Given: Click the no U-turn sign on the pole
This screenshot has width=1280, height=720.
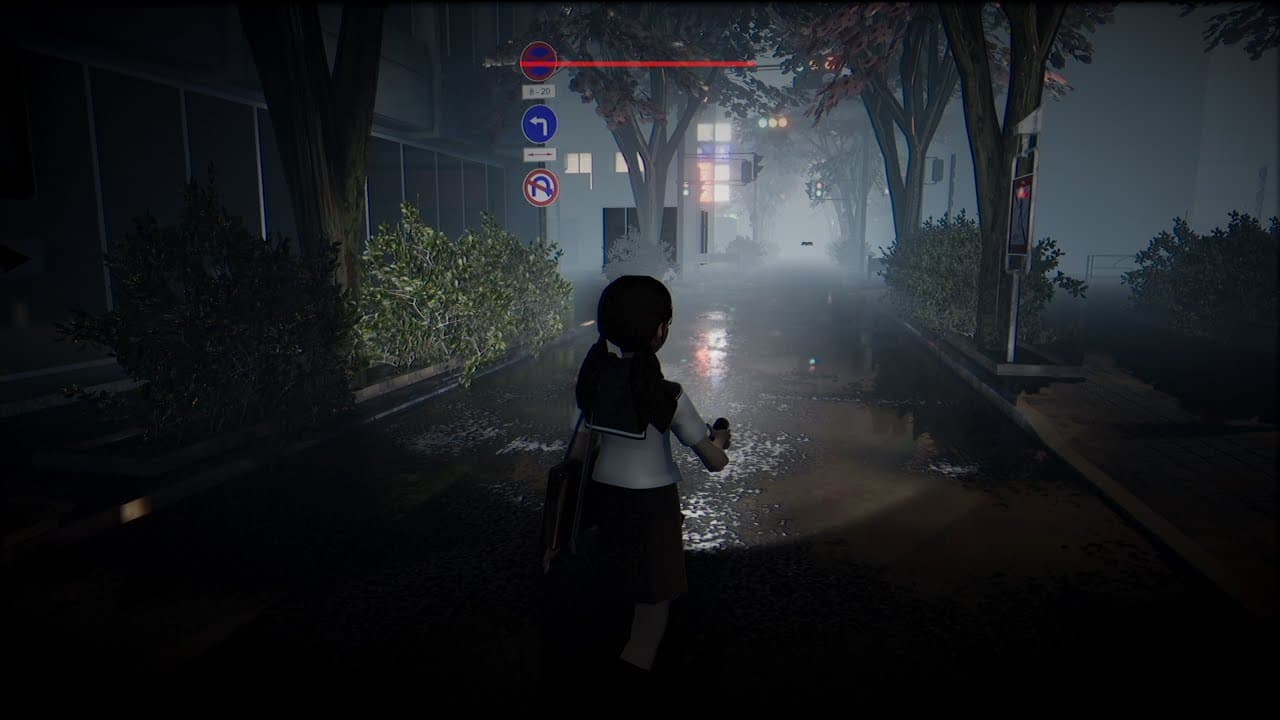Looking at the screenshot, I should (x=543, y=189).
